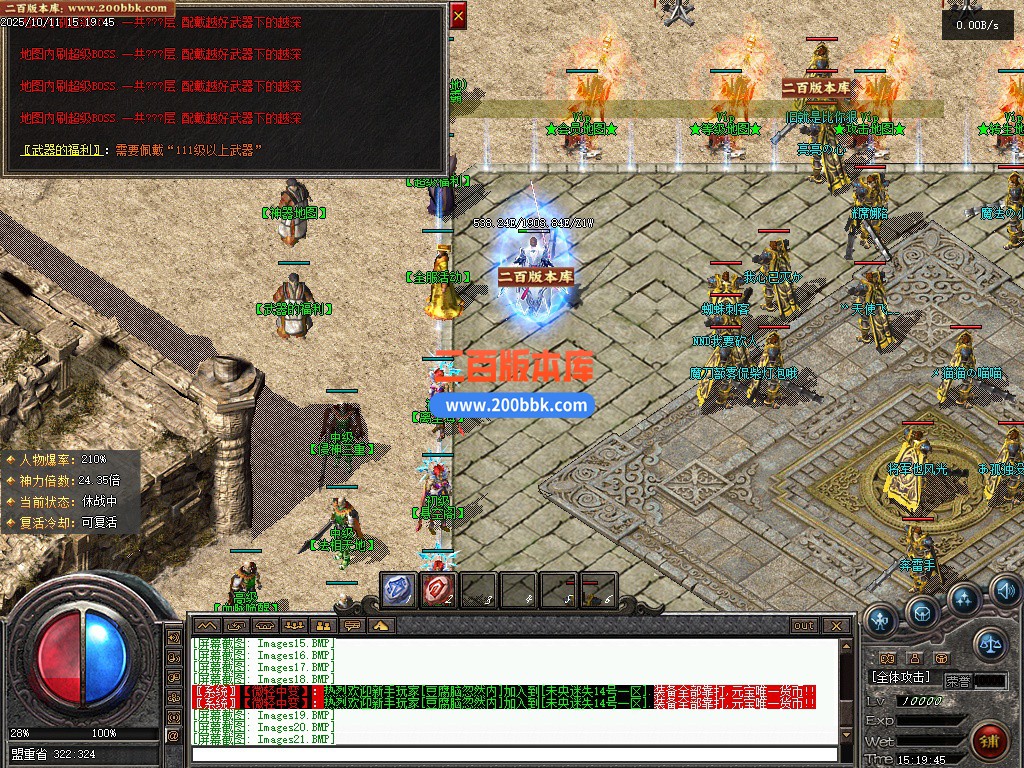Select the blue rune hotbar slot
This screenshot has height=768, width=1024.
[399, 590]
